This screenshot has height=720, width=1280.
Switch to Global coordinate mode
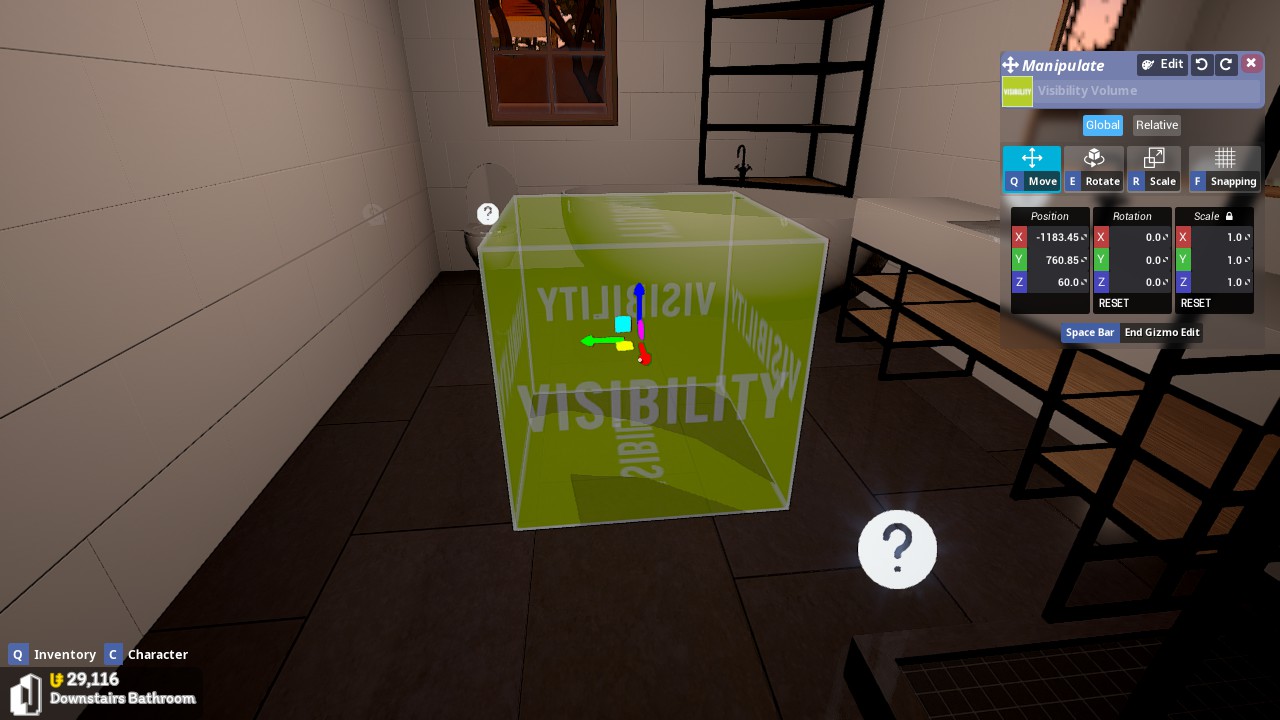[x=1102, y=125]
